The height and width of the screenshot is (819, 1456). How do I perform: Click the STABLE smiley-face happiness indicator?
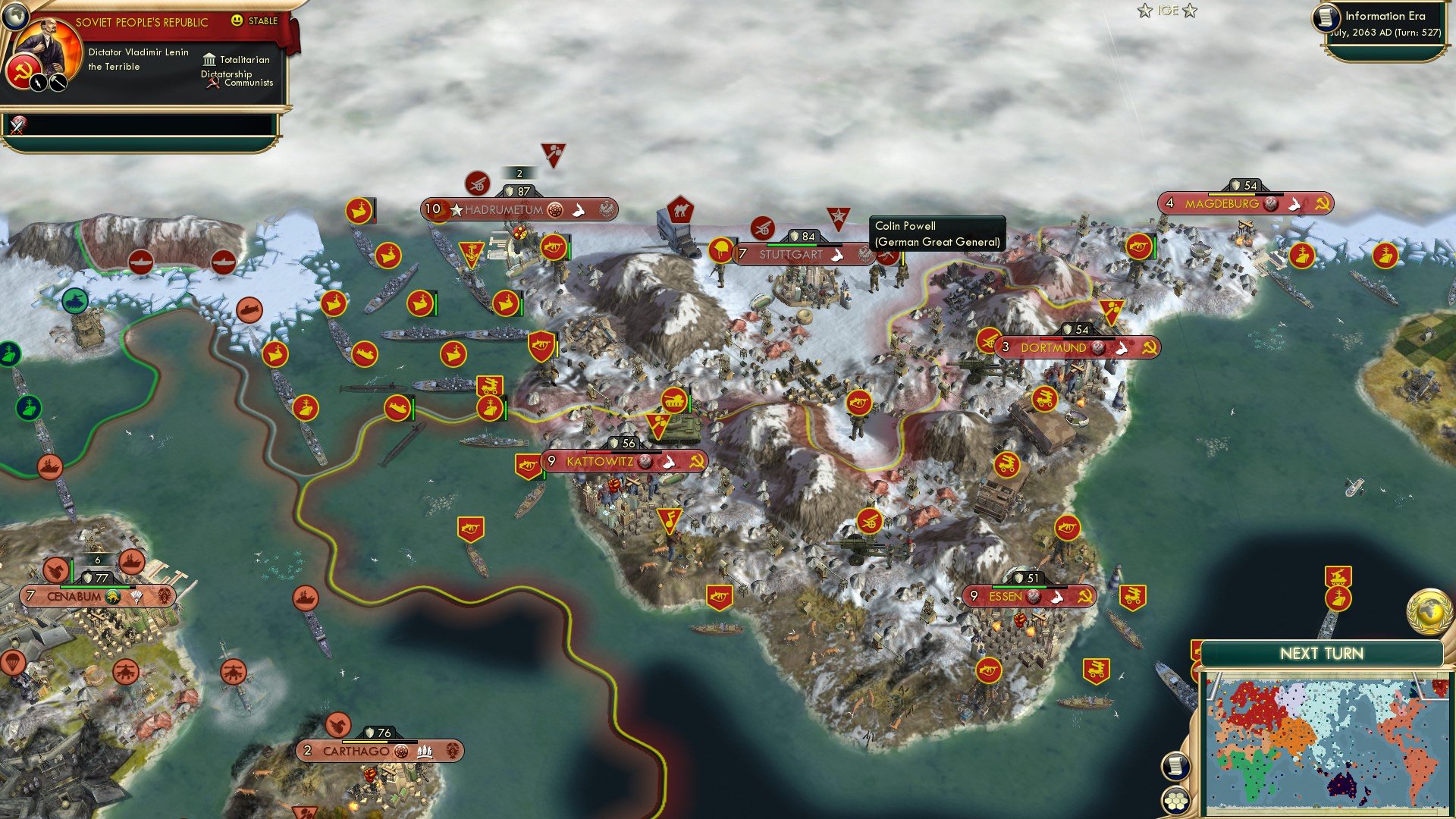239,21
